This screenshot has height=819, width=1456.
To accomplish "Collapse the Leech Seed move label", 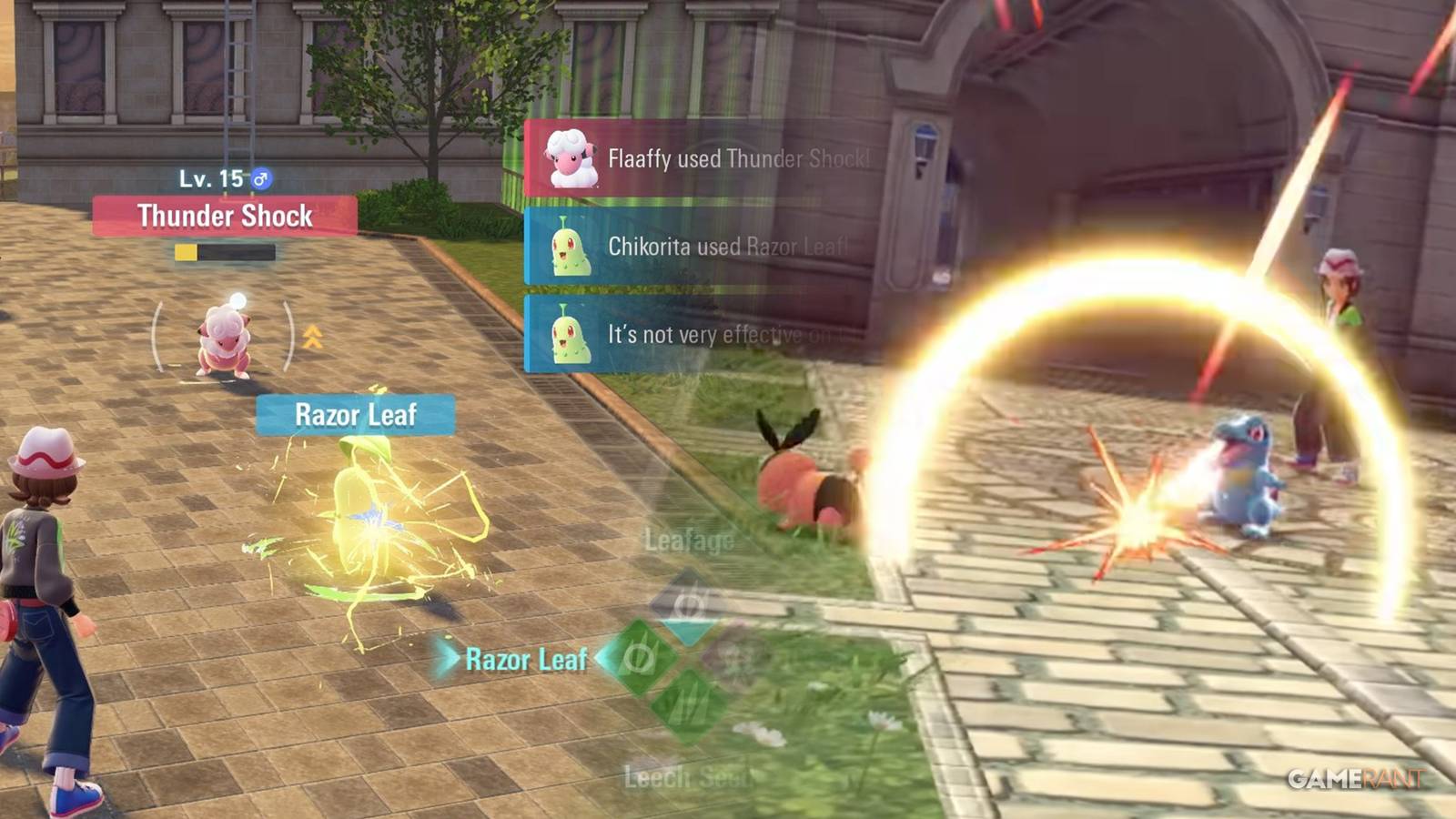I will [x=685, y=775].
